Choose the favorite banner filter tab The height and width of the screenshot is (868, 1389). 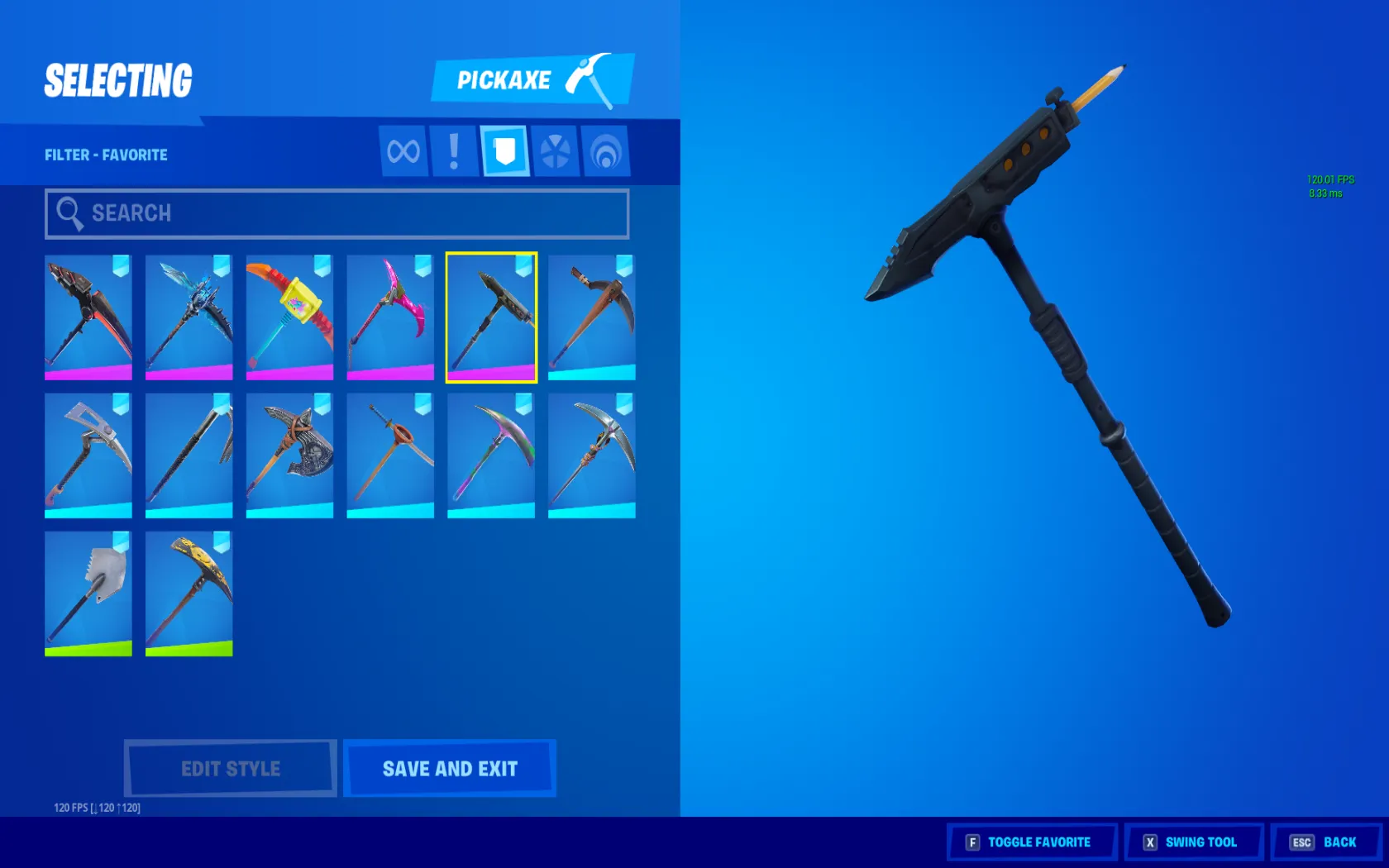coord(504,151)
